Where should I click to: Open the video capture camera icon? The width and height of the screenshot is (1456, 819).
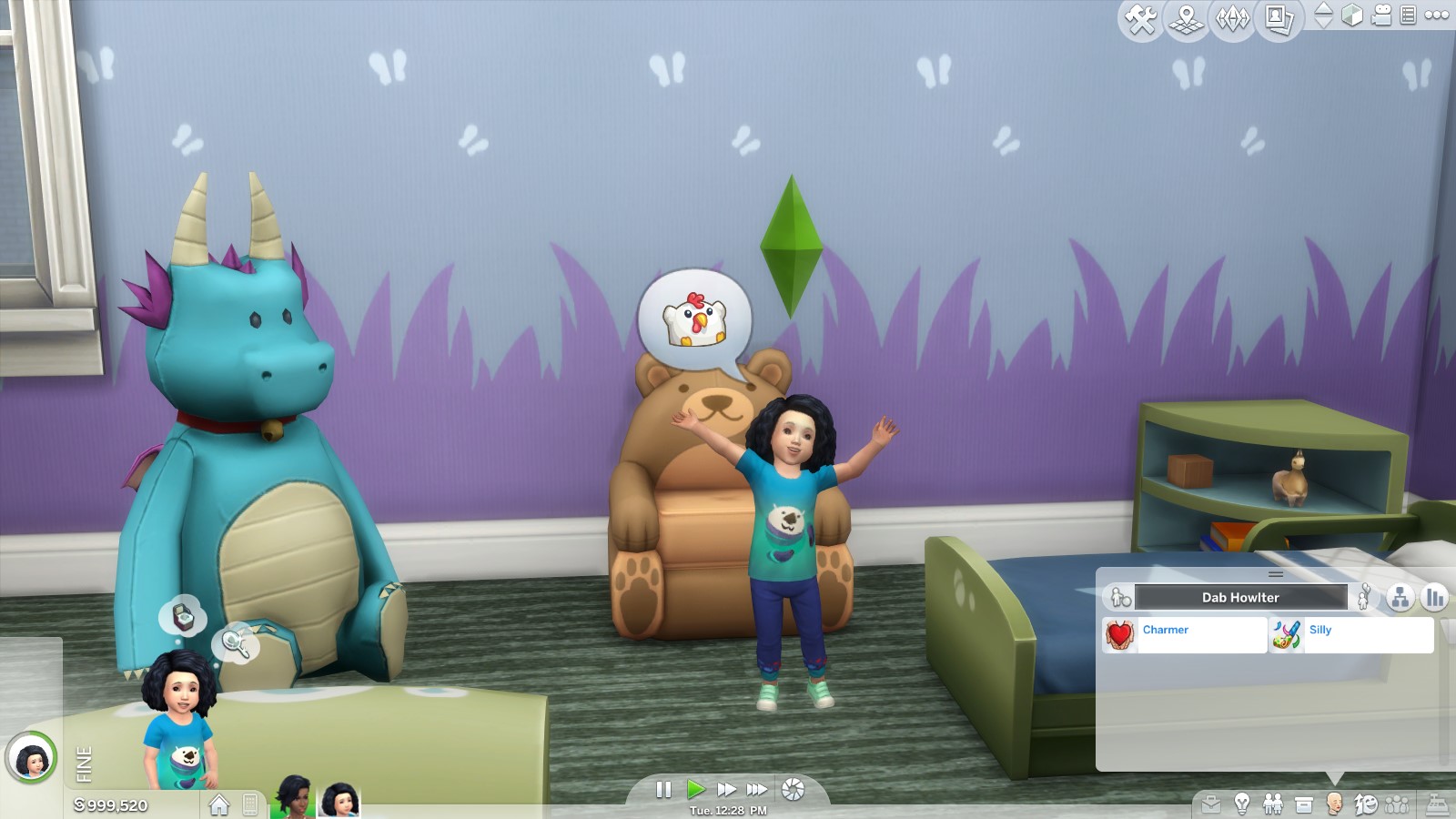coord(1380,16)
